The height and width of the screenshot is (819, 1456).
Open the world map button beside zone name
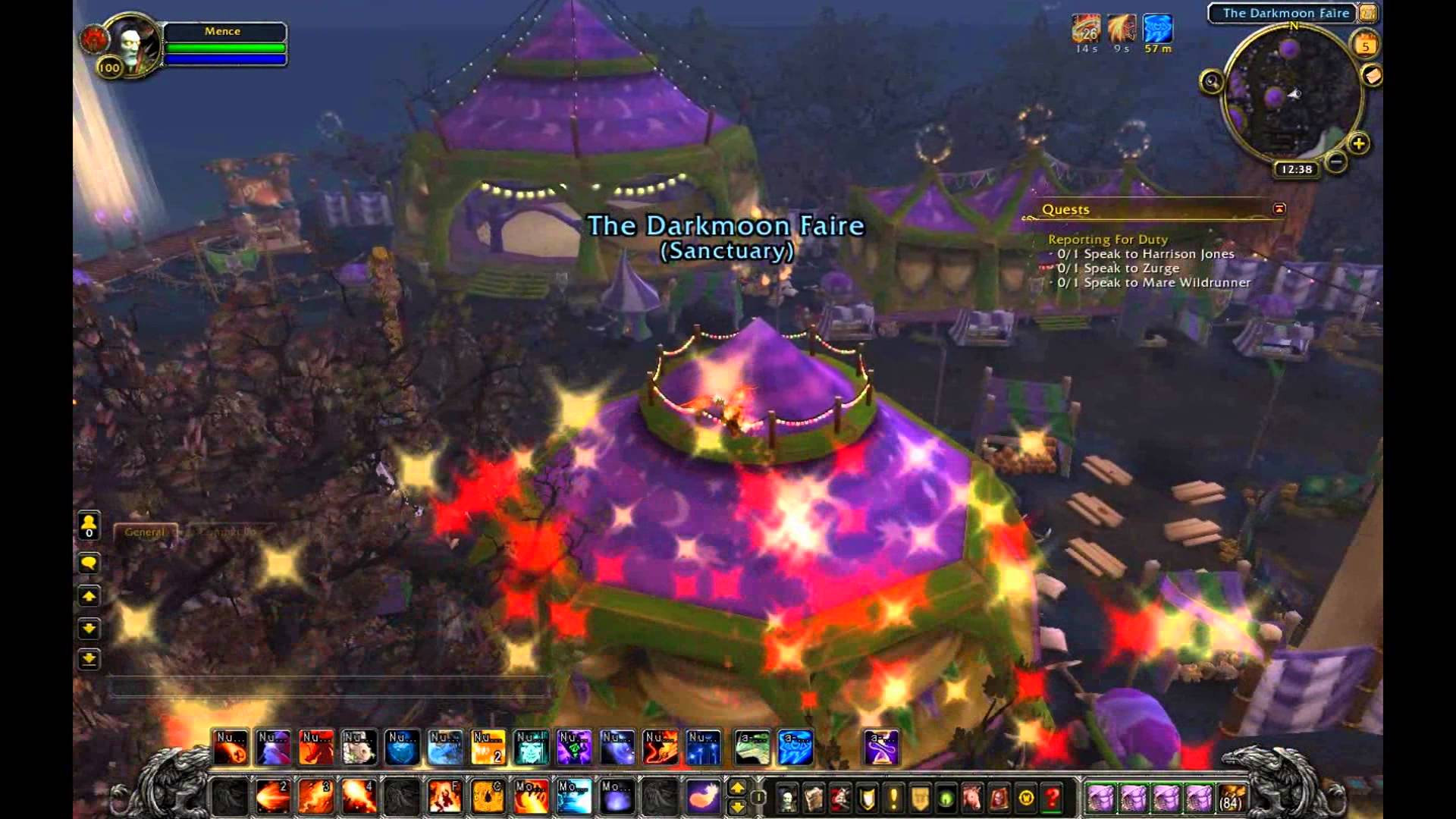coord(1369,13)
